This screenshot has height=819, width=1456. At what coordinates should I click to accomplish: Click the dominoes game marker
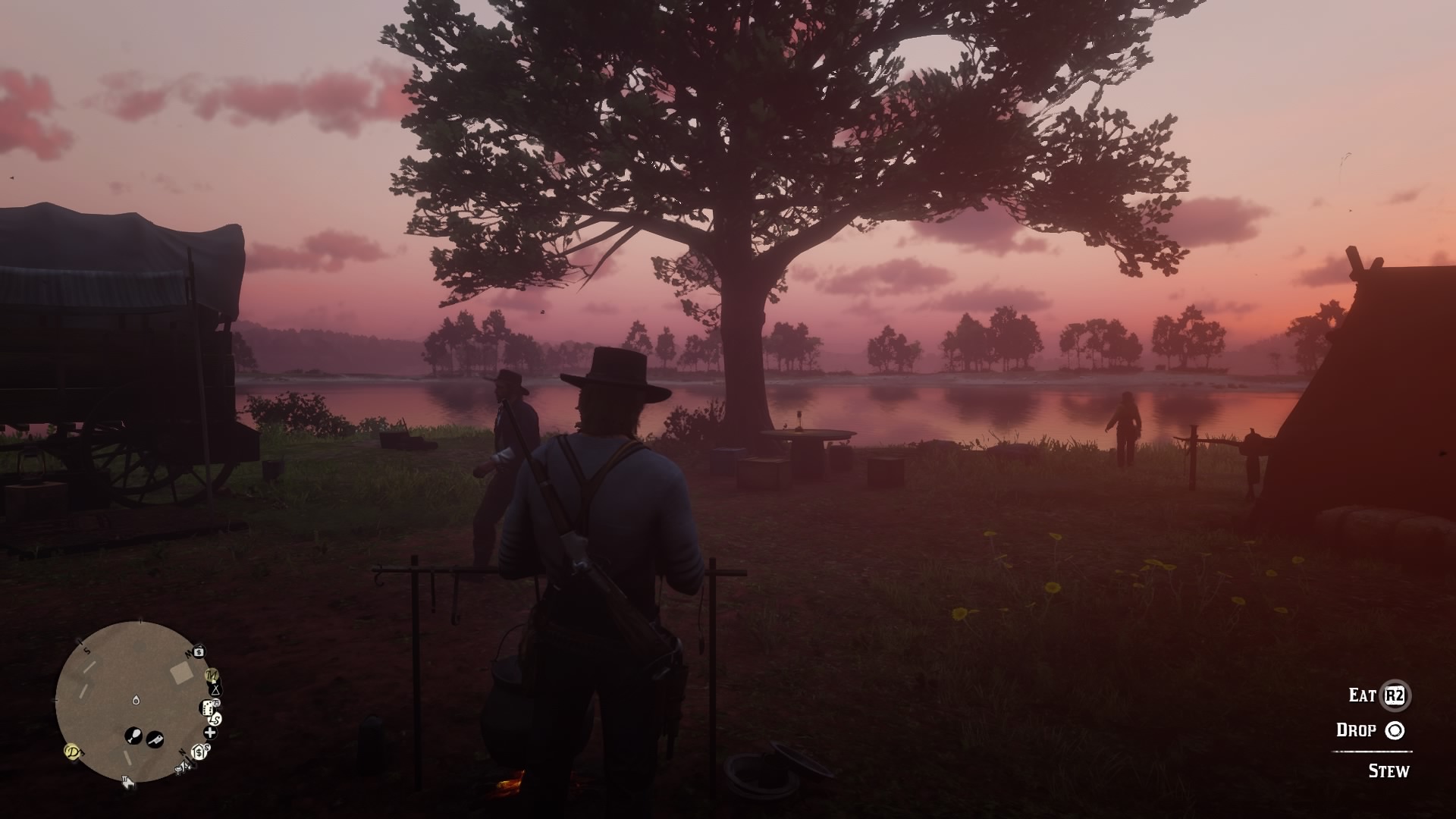(x=206, y=708)
